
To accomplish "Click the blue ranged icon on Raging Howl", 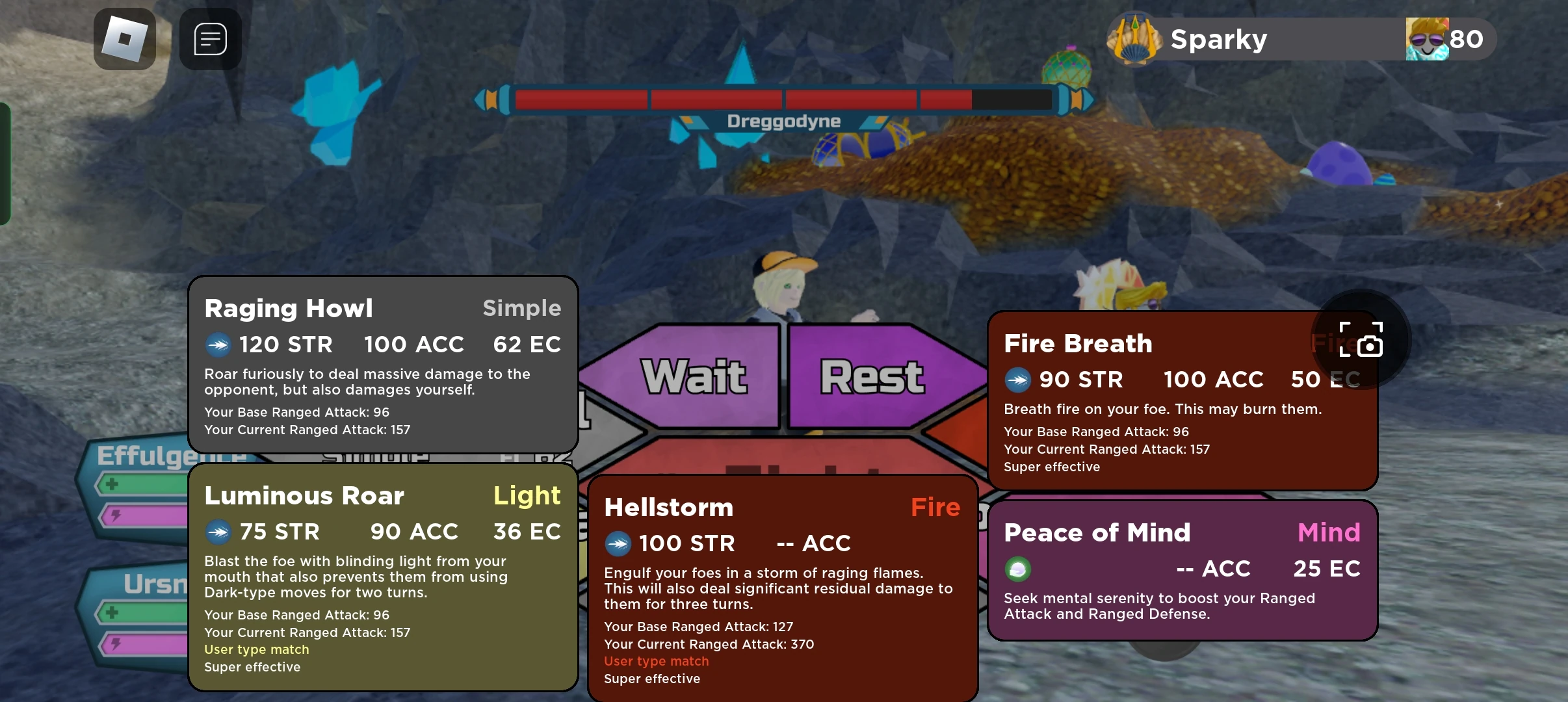I will click(x=220, y=345).
